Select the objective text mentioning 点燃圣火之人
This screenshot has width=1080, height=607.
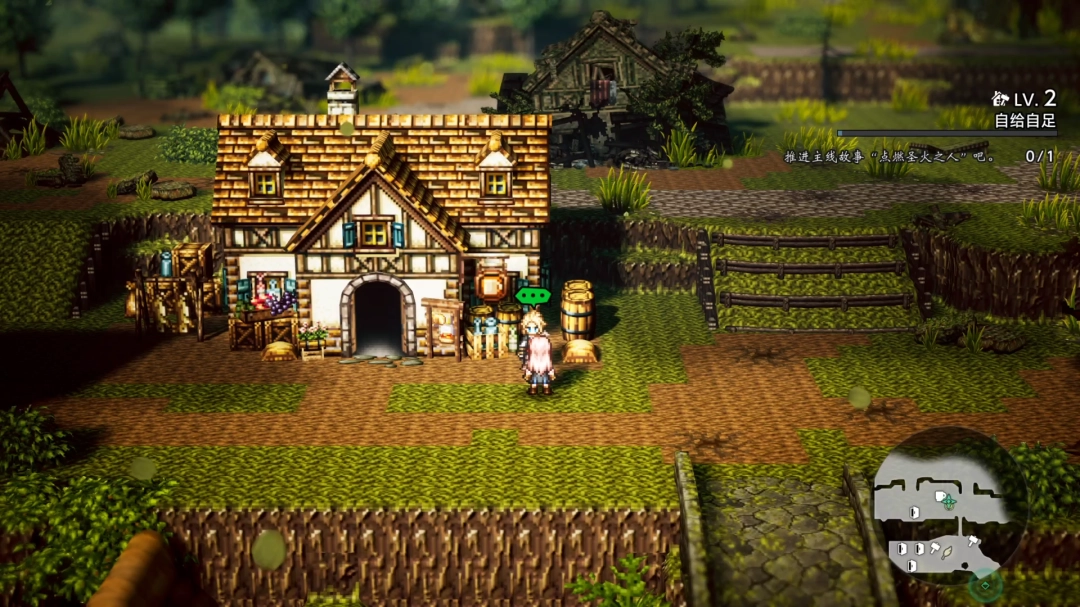click(x=890, y=157)
